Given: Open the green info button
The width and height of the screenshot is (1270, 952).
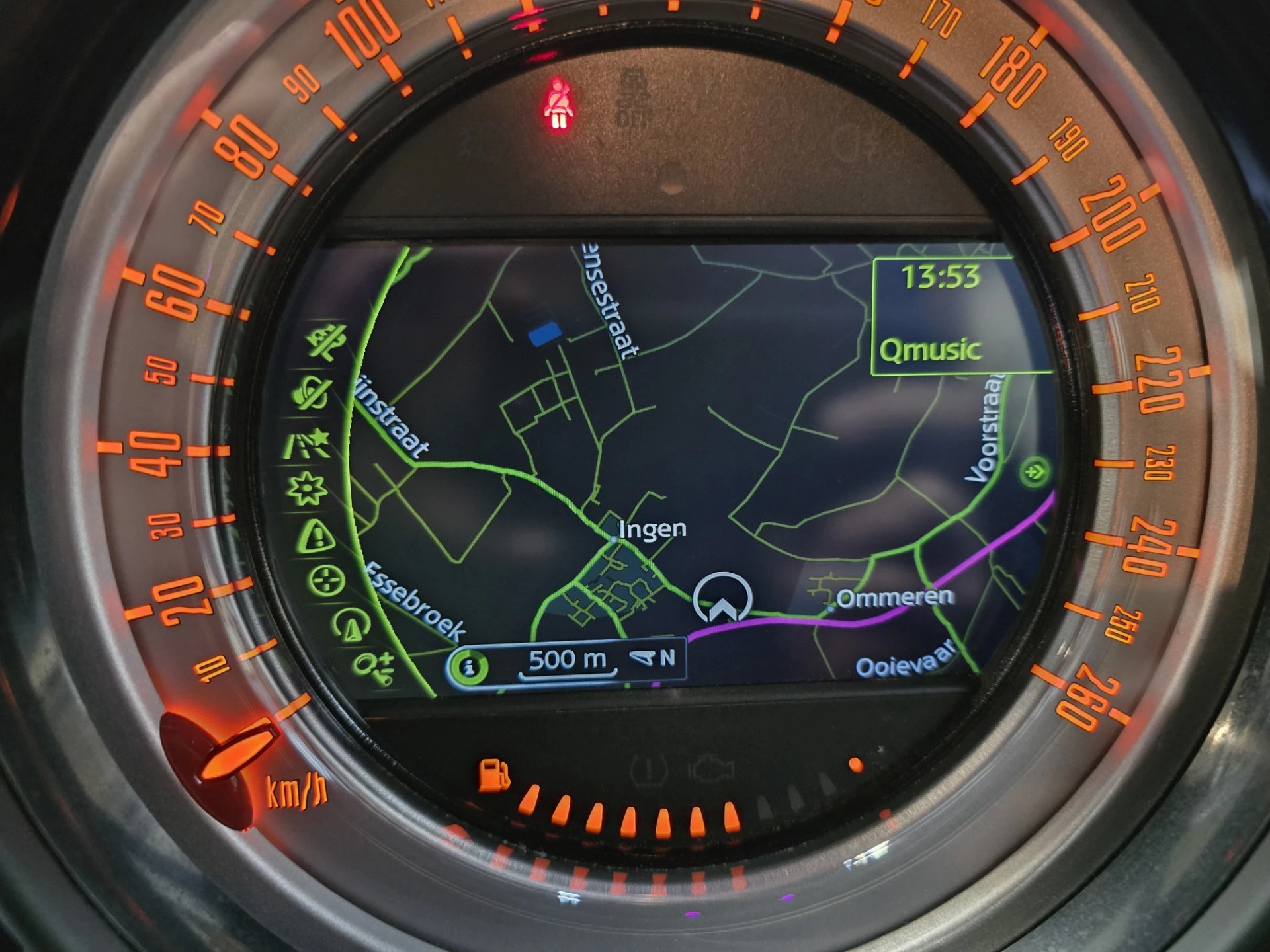Looking at the screenshot, I should coord(469,666).
